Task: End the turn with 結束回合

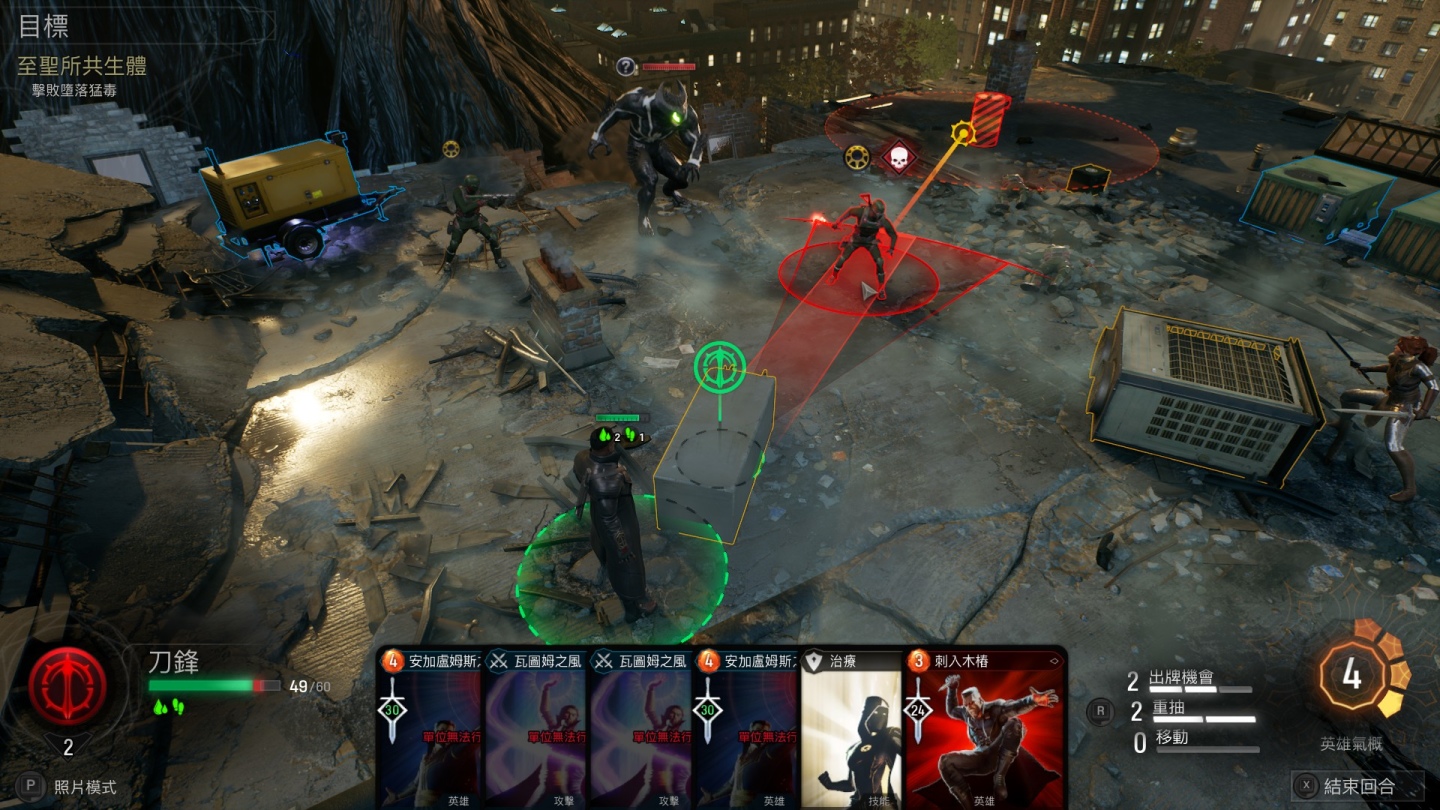Action: tap(1358, 786)
